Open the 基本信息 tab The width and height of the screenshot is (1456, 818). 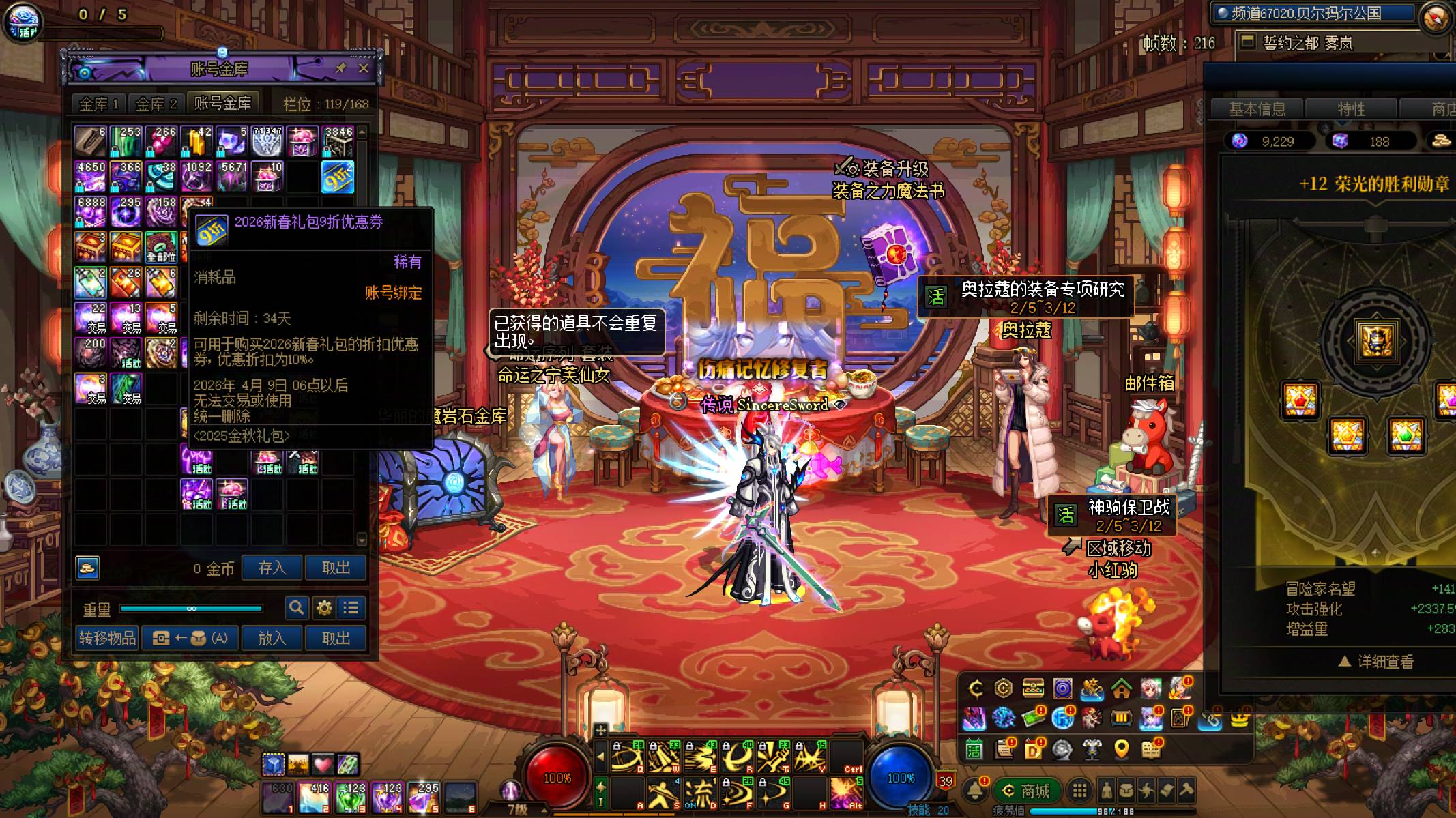click(x=1257, y=109)
